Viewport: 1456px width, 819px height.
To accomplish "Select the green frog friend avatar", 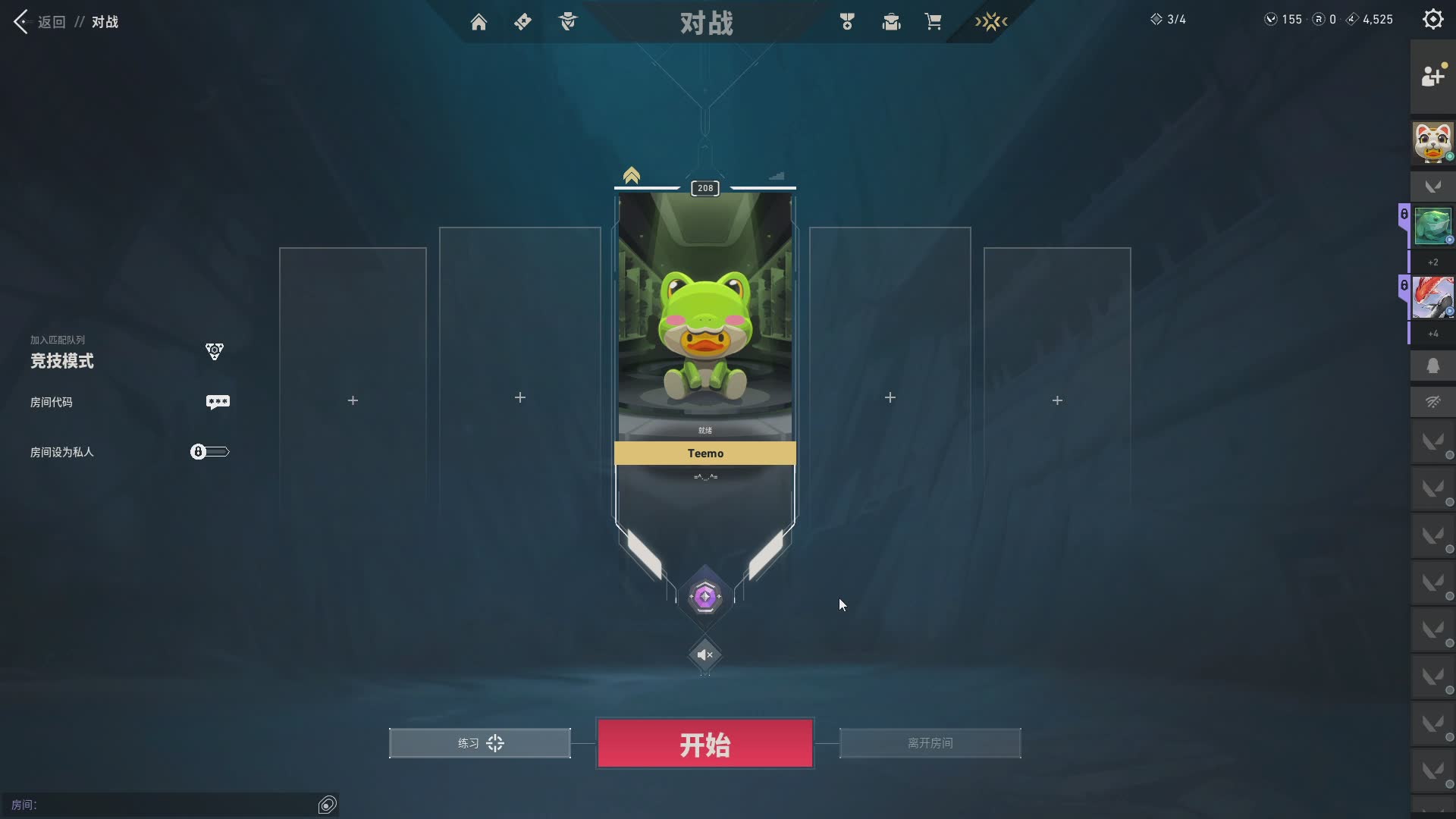I will [x=1432, y=226].
